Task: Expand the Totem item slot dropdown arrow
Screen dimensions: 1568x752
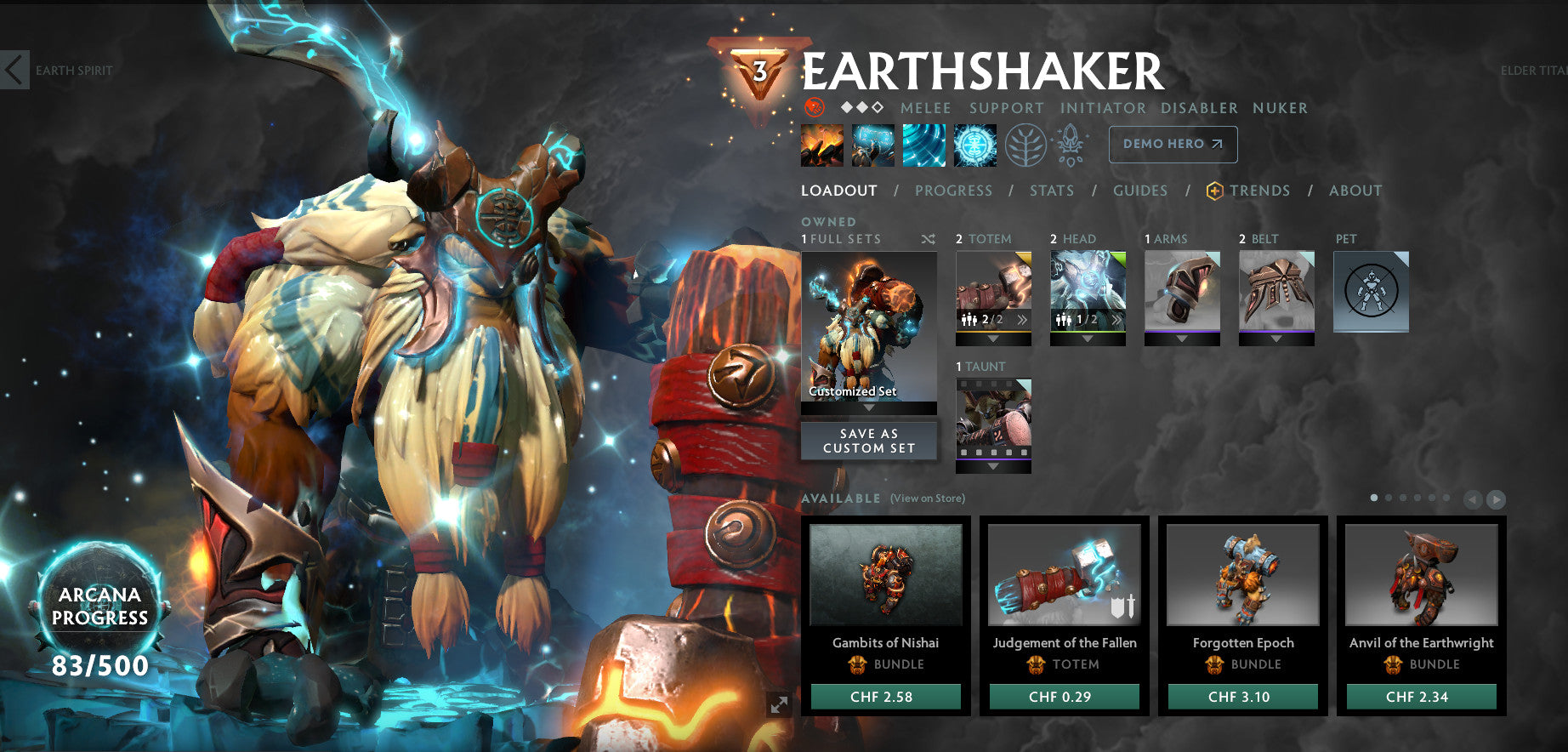Action: 992,339
